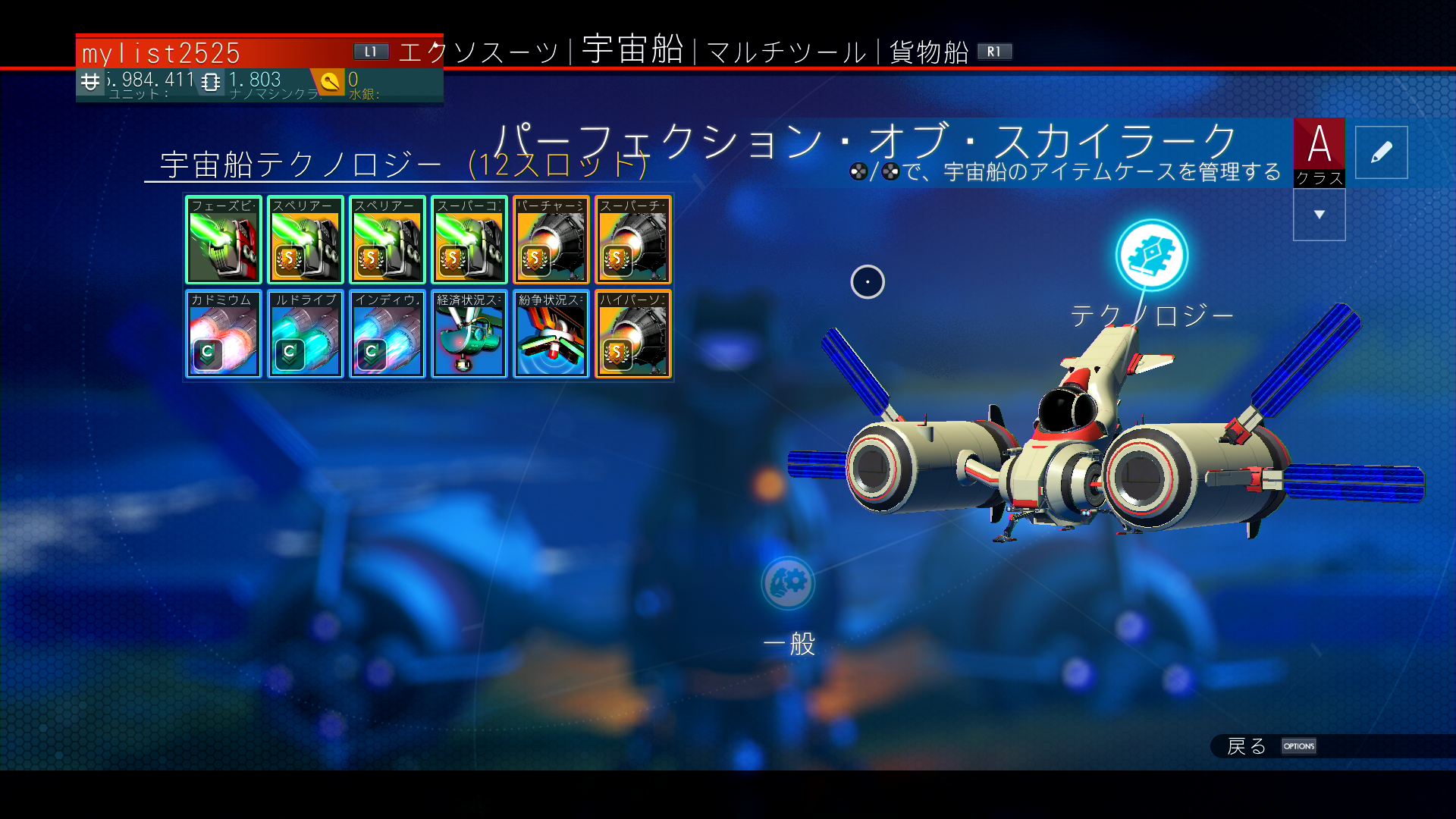Switch to the エクソスーツ tab
This screenshot has height=819, width=1456.
(478, 52)
